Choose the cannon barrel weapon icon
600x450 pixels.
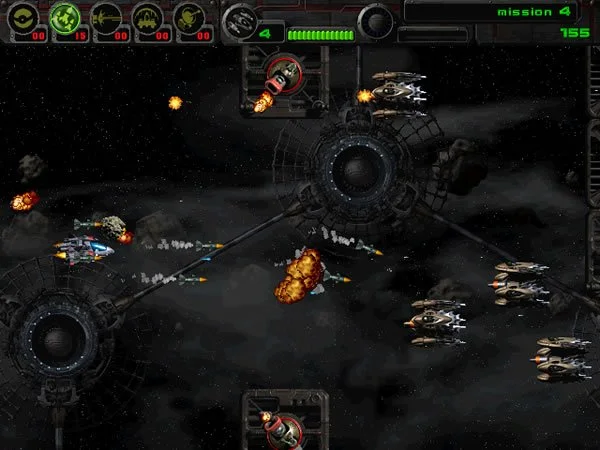click(106, 17)
